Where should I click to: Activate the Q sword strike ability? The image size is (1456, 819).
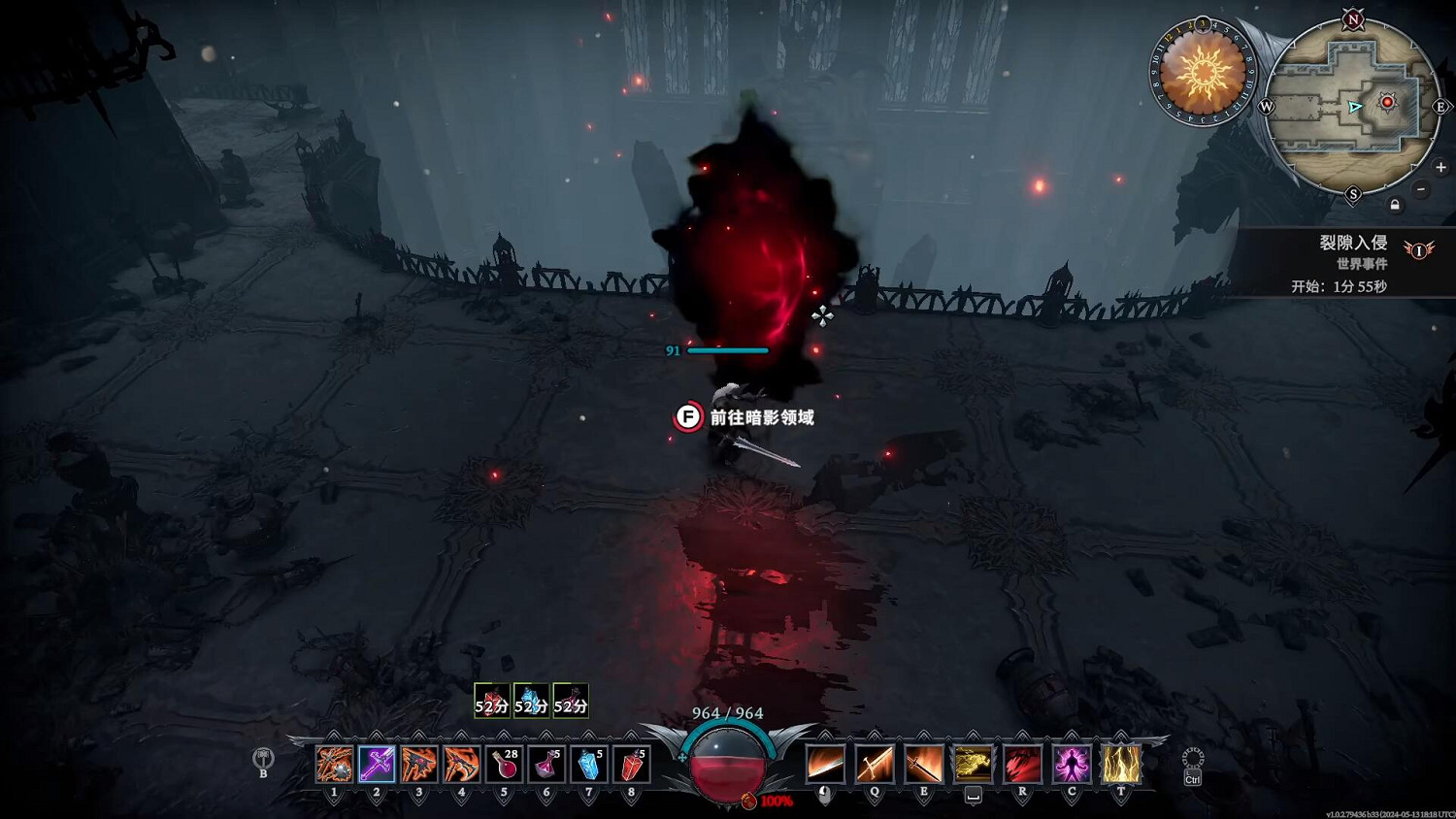(x=874, y=765)
